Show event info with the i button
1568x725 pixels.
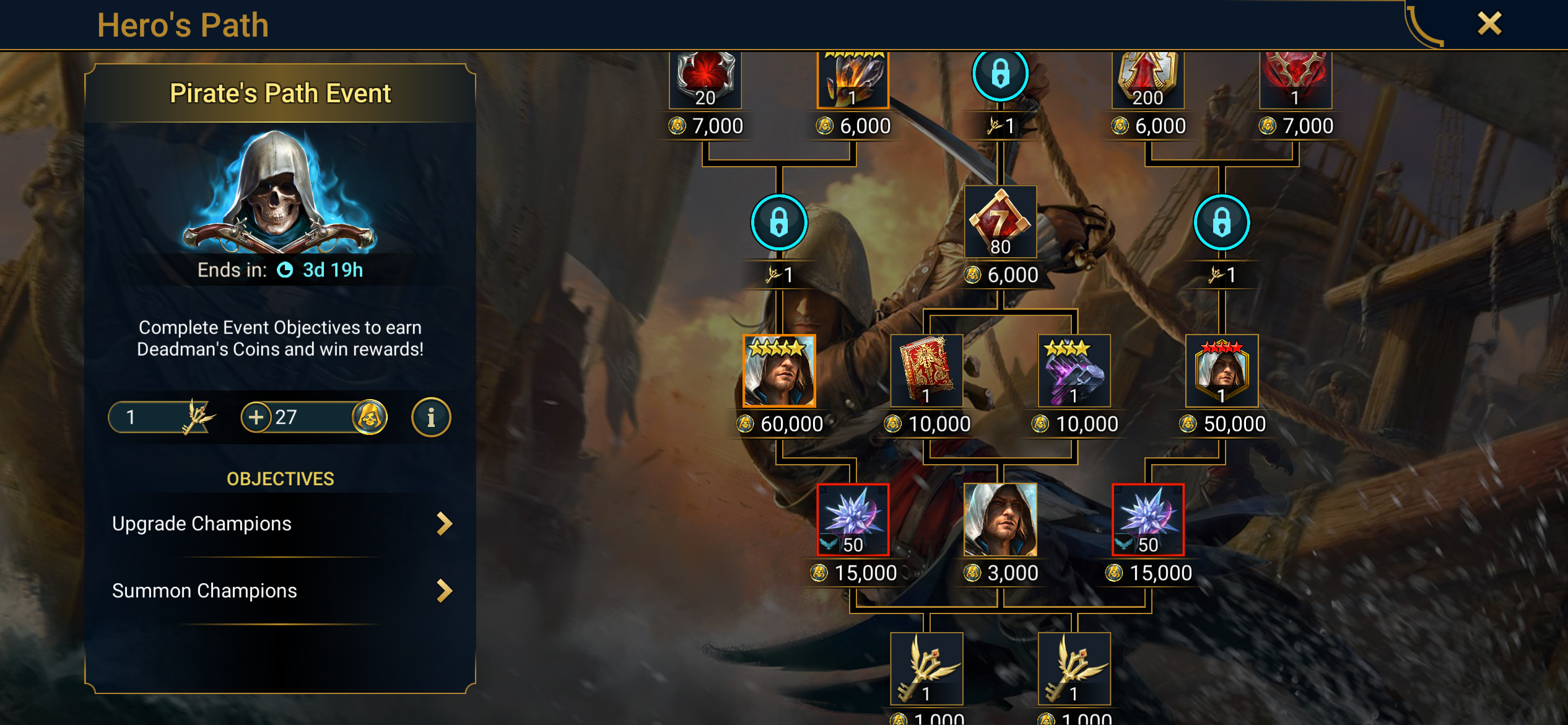(x=431, y=417)
